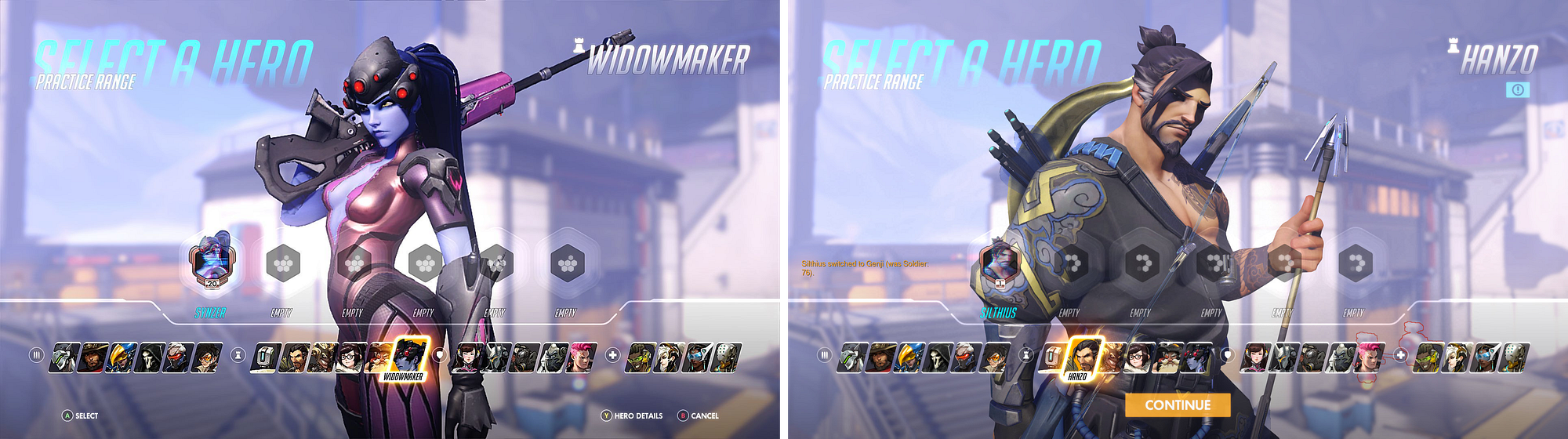The width and height of the screenshot is (1568, 439).
Task: Select Tracer on the Widowmaker screen's roster
Action: 208,357
